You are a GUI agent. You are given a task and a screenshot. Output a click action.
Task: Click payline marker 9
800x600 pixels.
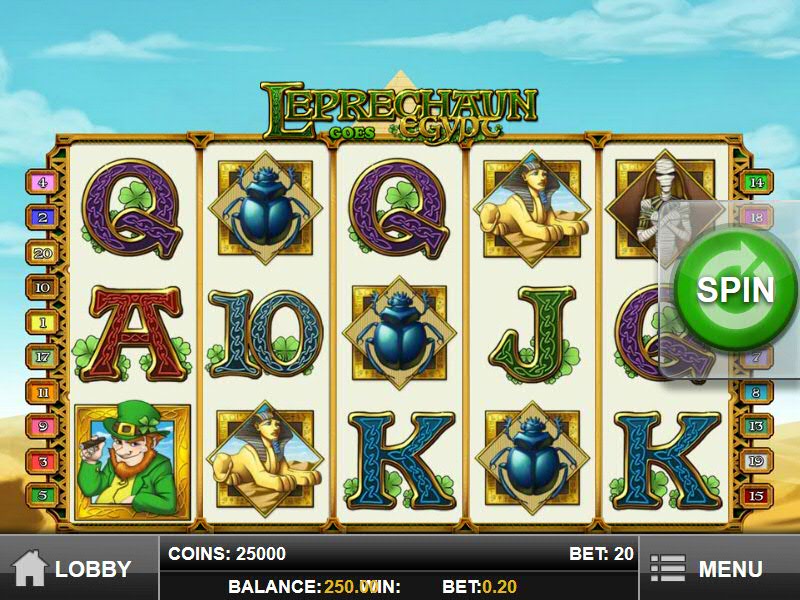43,427
